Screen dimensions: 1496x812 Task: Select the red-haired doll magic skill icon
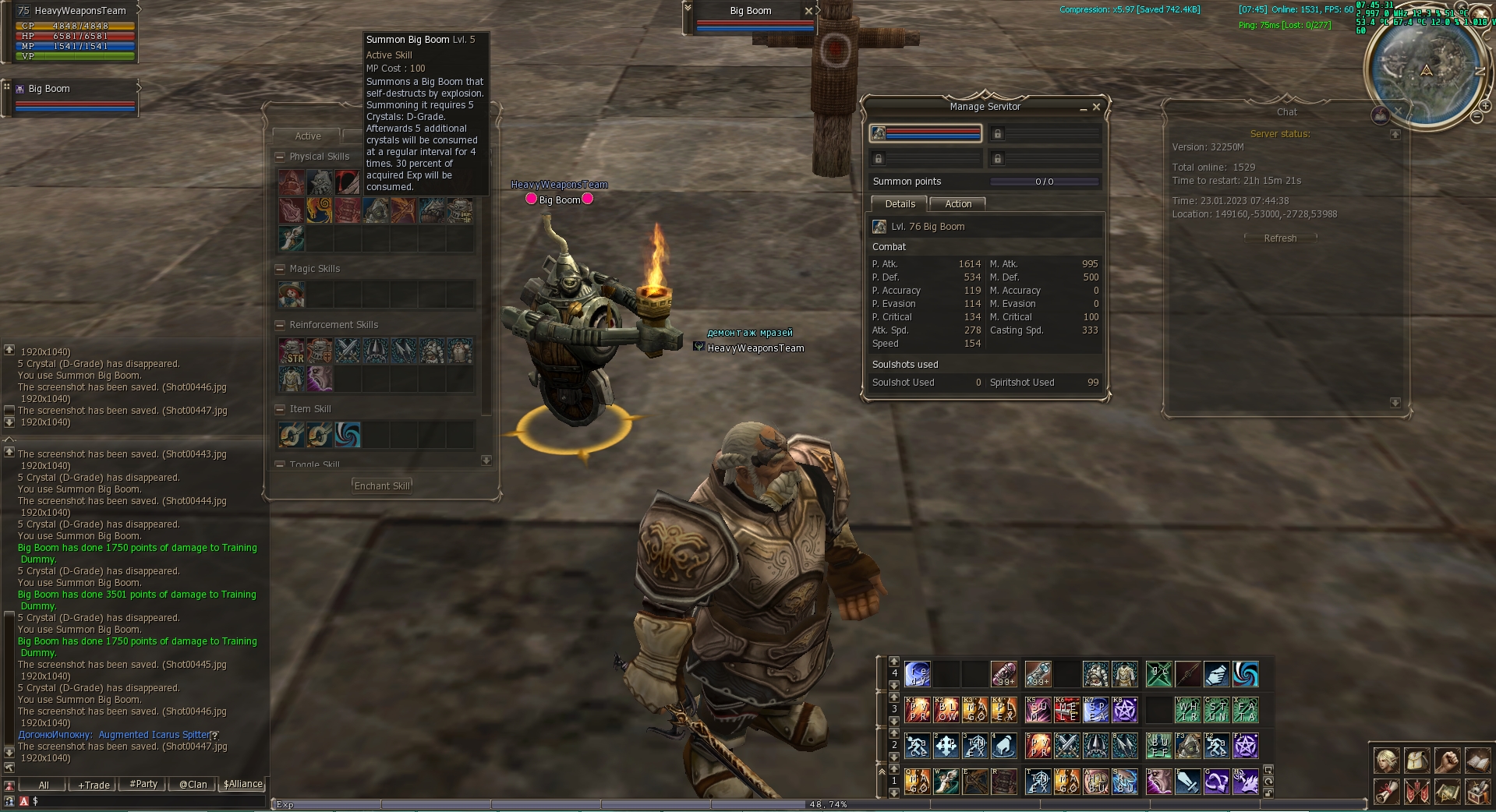coord(292,295)
